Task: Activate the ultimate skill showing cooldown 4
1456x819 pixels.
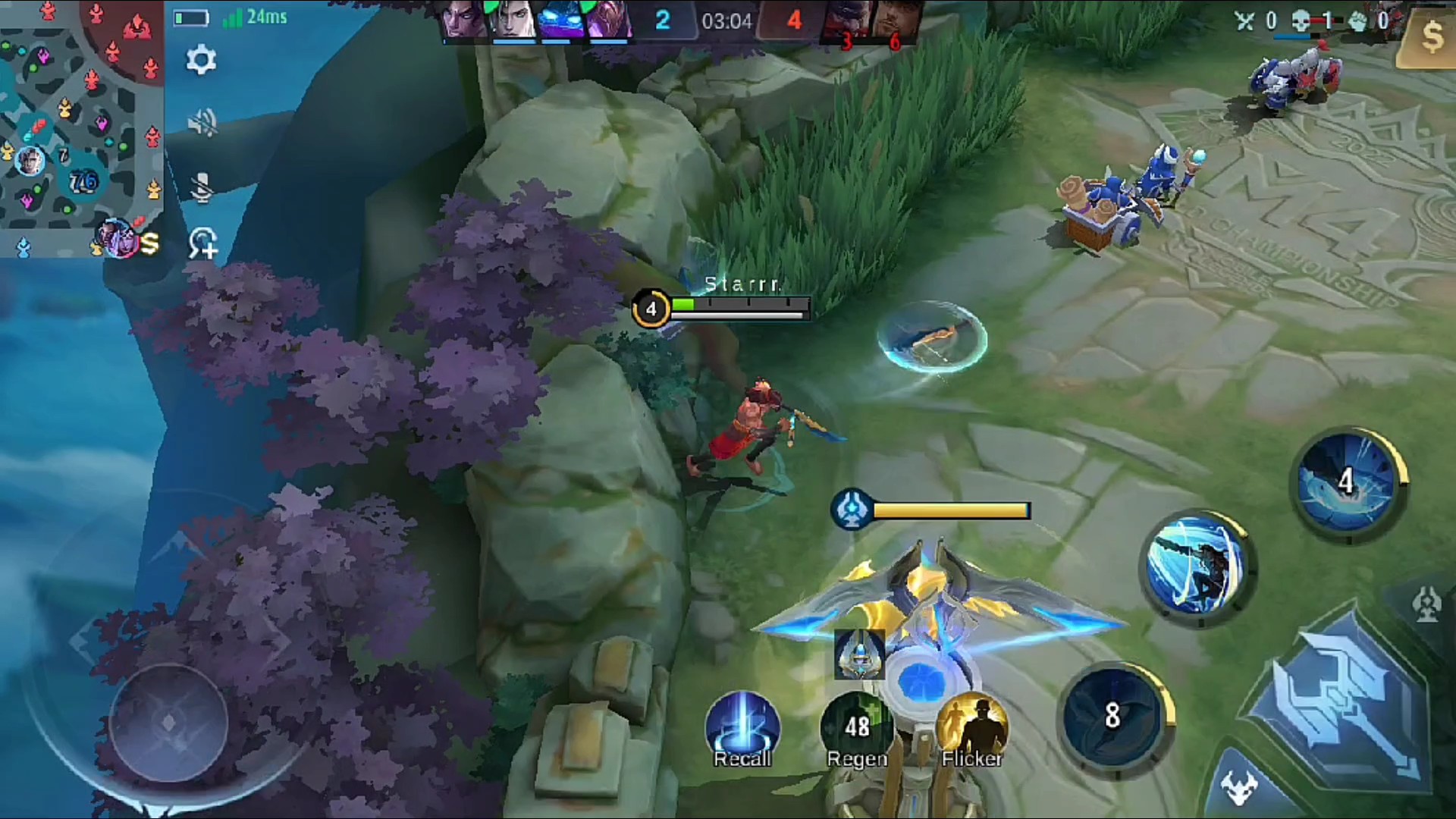Action: coord(1347,483)
